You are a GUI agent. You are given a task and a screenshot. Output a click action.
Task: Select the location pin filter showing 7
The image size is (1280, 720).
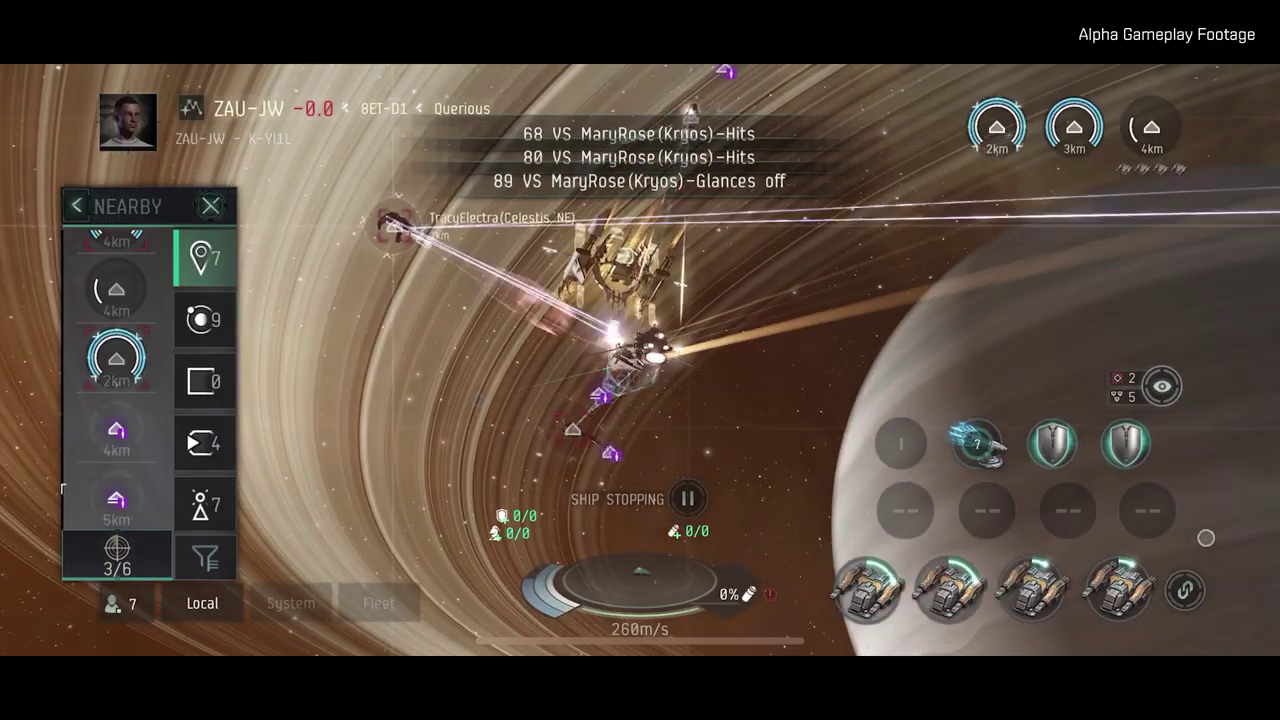(x=205, y=258)
